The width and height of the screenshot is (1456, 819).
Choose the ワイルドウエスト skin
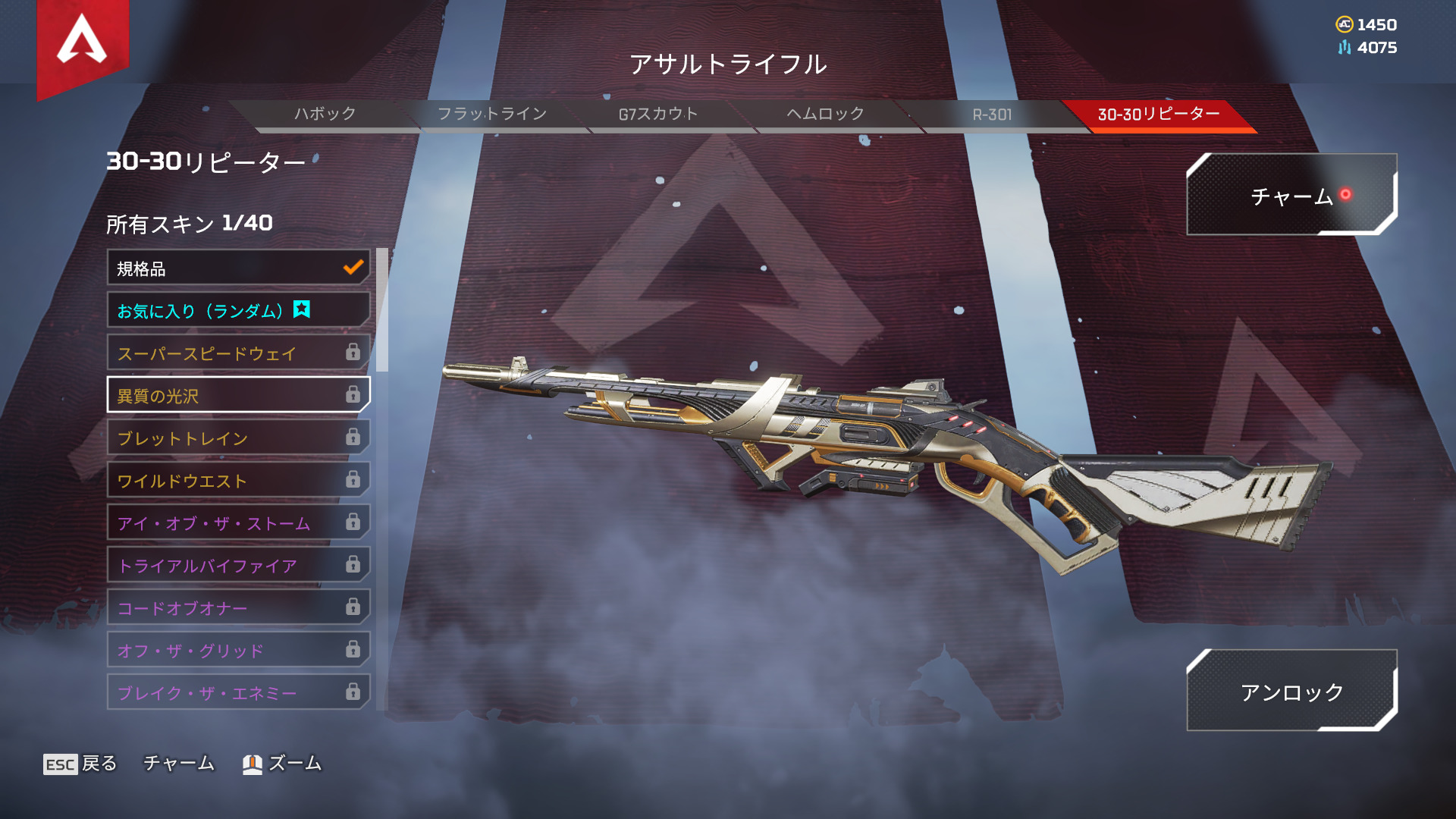click(238, 481)
